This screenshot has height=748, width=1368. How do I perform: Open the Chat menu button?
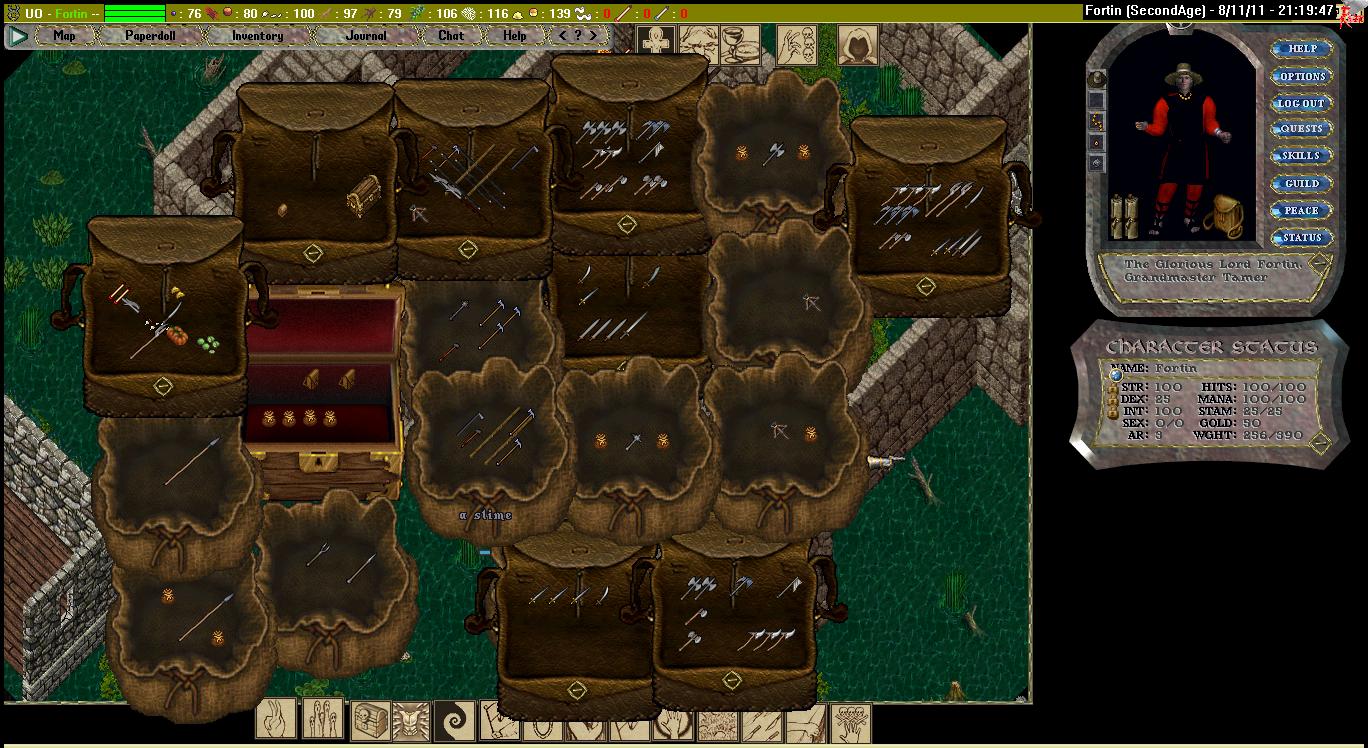(x=451, y=36)
